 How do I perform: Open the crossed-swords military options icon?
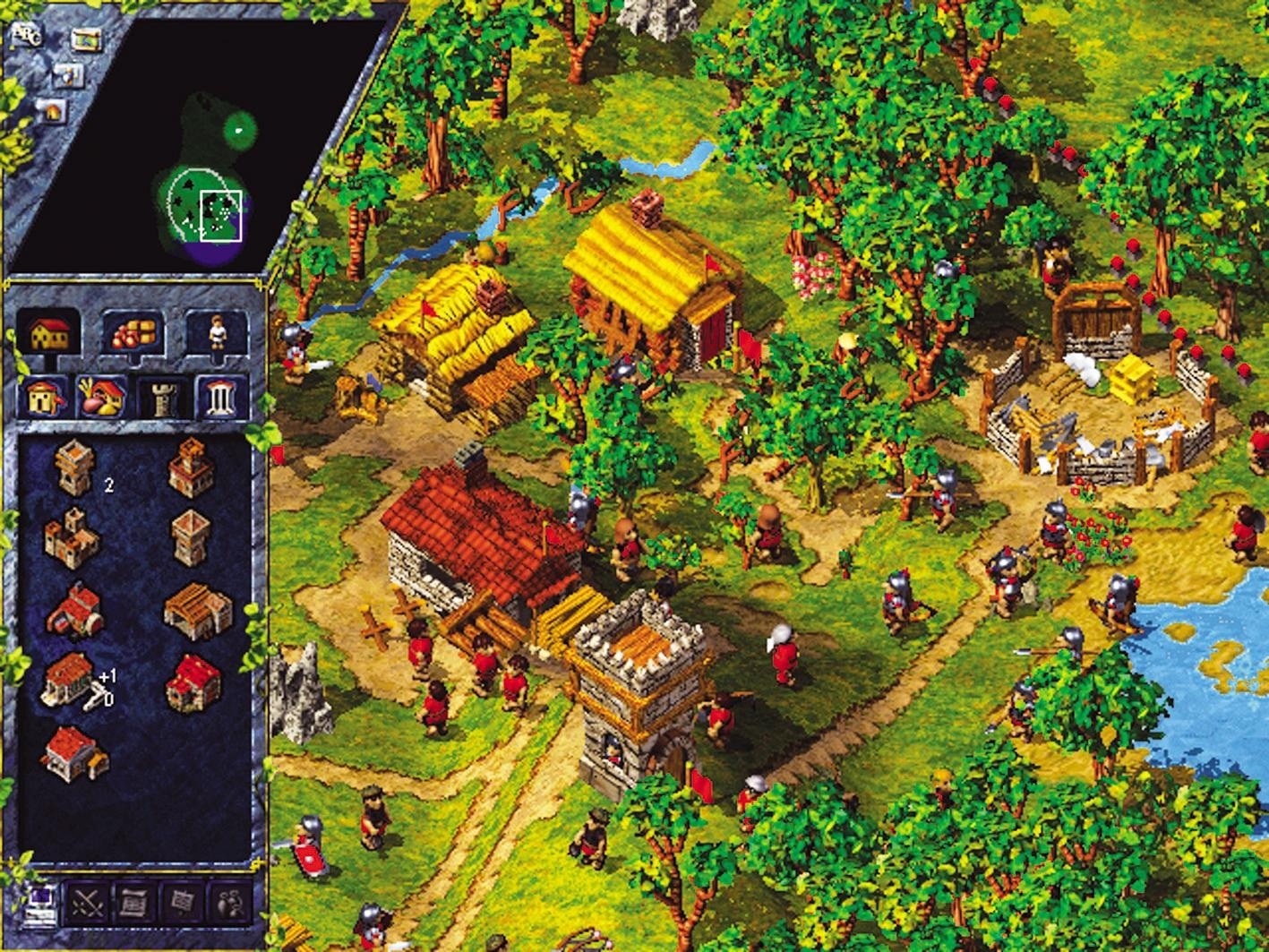[87, 903]
